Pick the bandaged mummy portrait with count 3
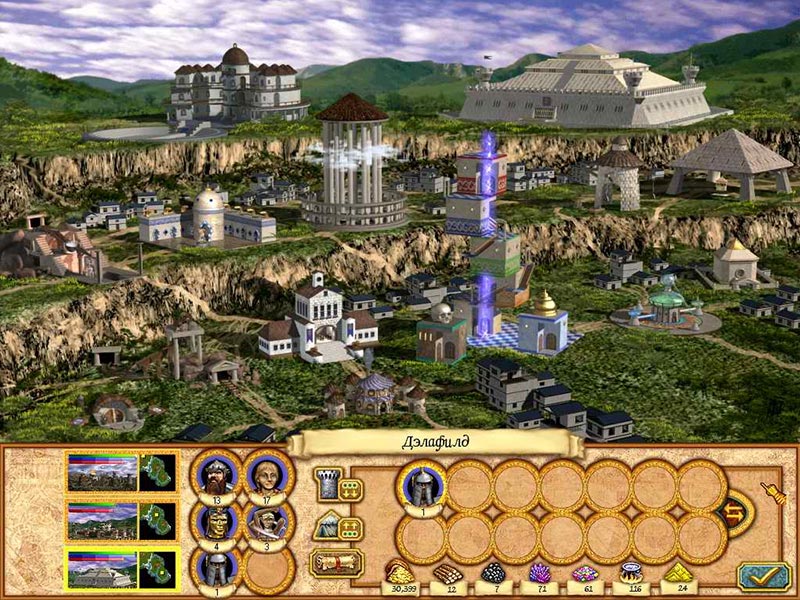This screenshot has width=800, height=600. [268, 523]
